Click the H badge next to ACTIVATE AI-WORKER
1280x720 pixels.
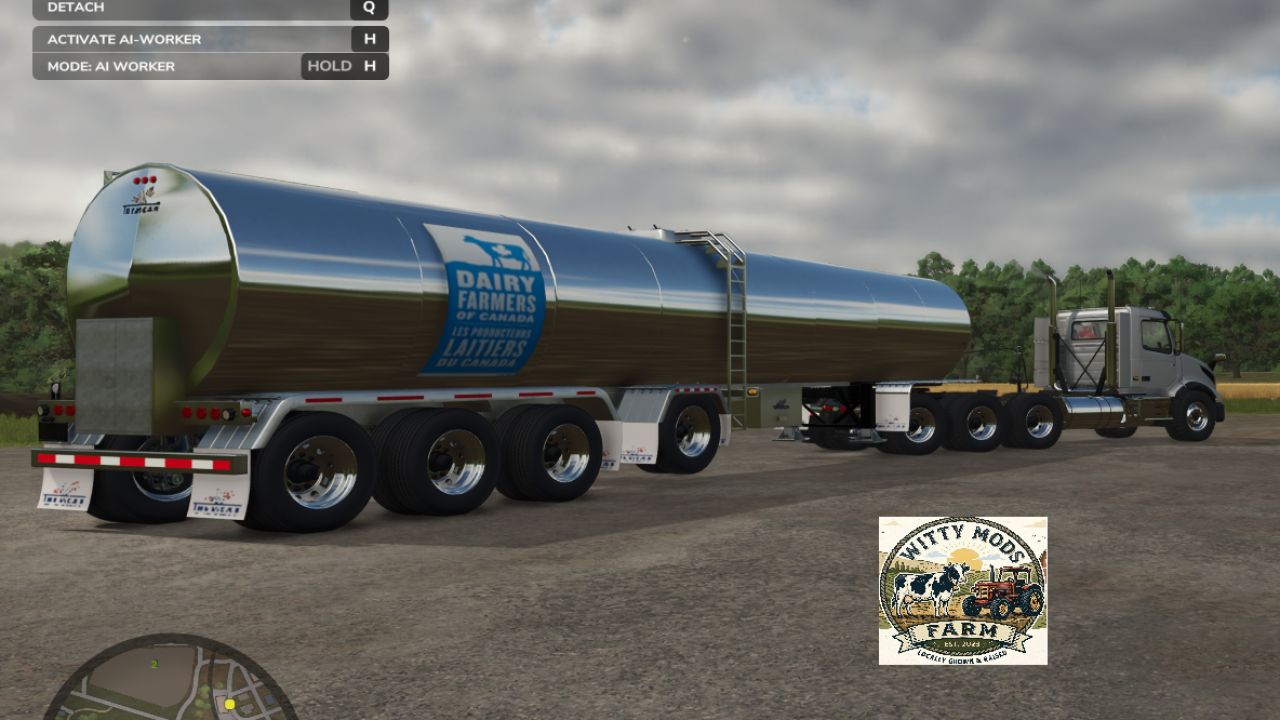(369, 39)
